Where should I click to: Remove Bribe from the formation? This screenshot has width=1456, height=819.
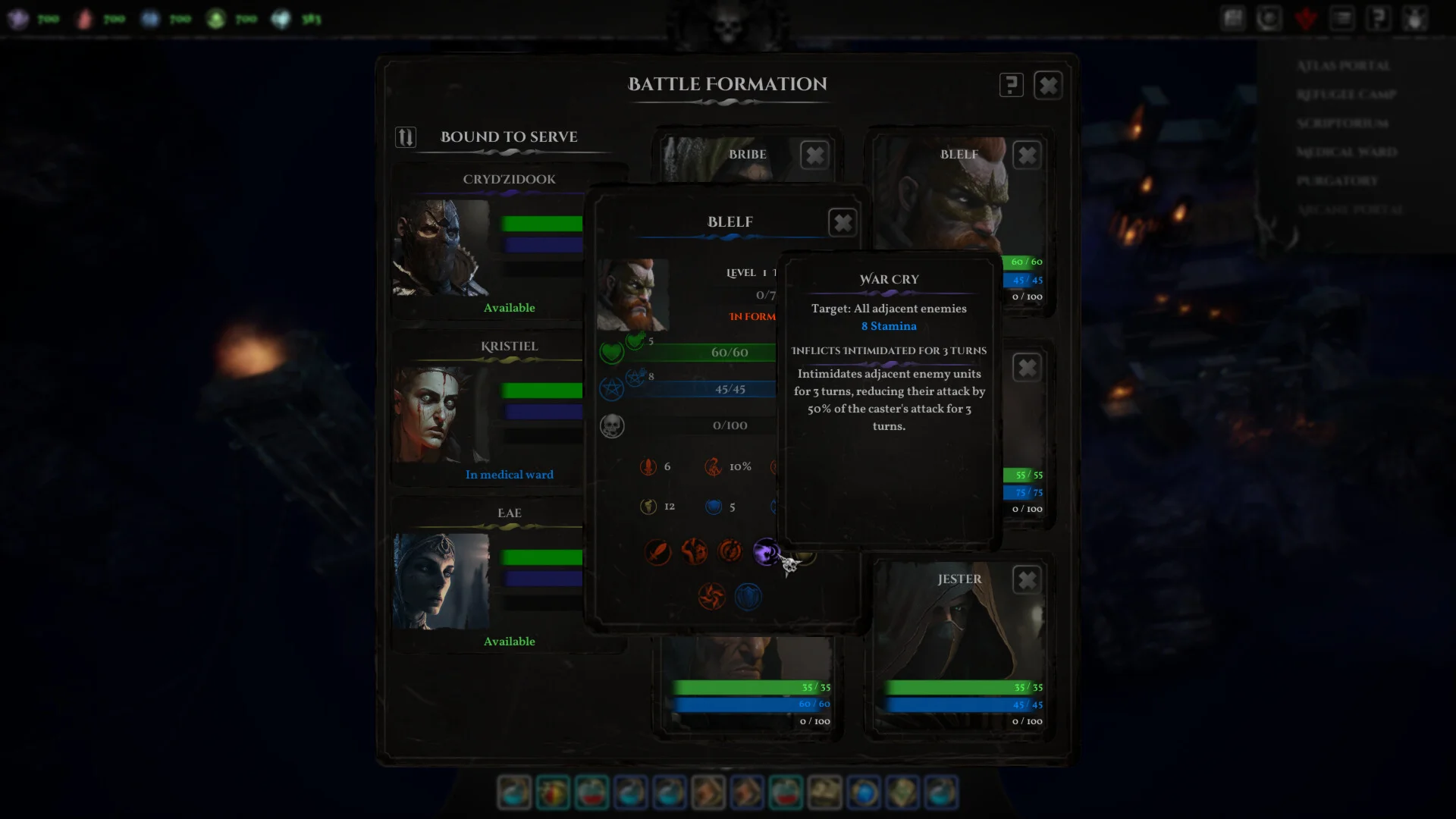[x=814, y=155]
